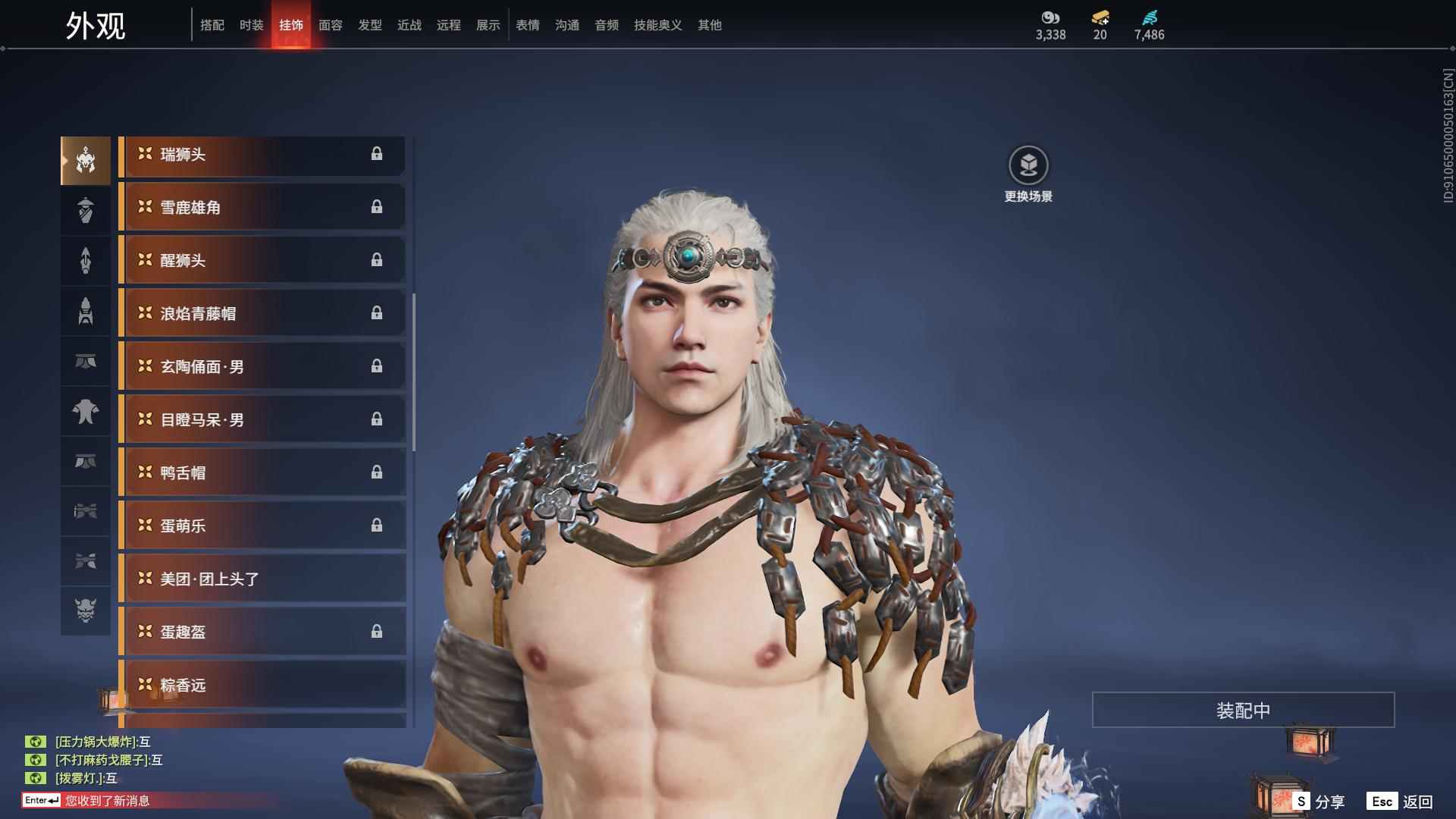
Task: Open the demon mask accessory category
Action: pos(85,610)
